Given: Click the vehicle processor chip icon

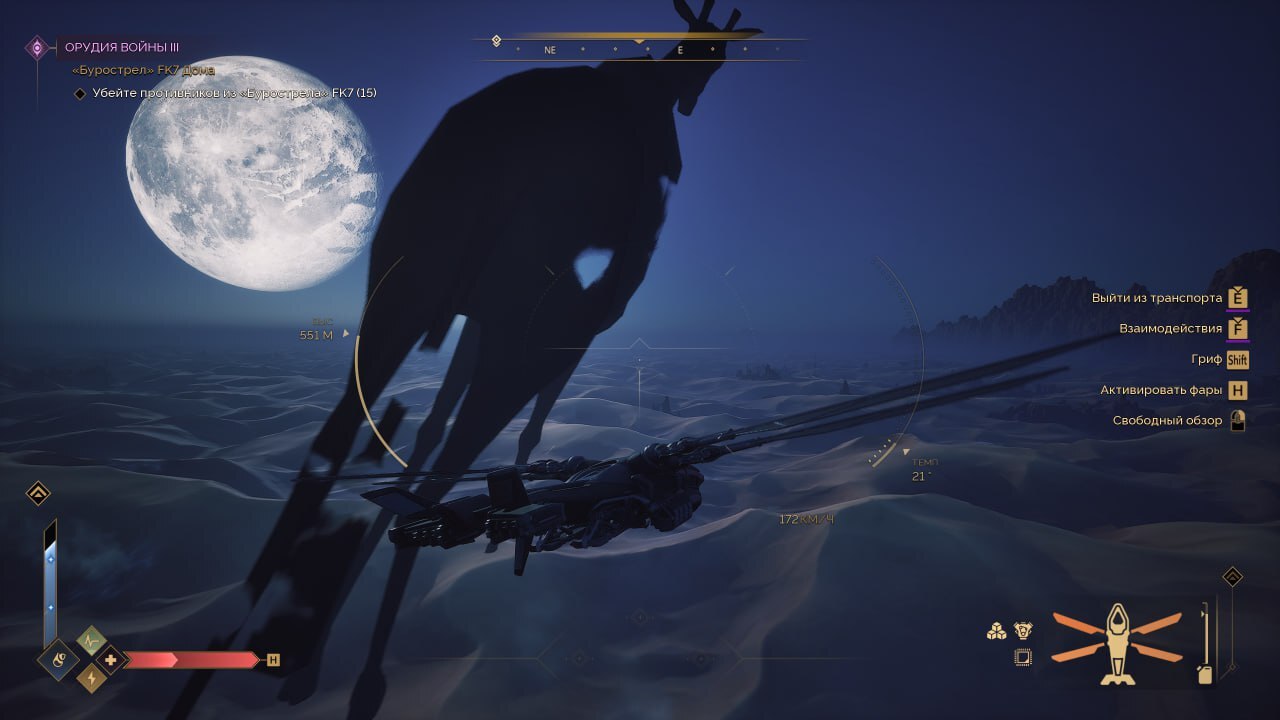Looking at the screenshot, I should click(1022, 657).
